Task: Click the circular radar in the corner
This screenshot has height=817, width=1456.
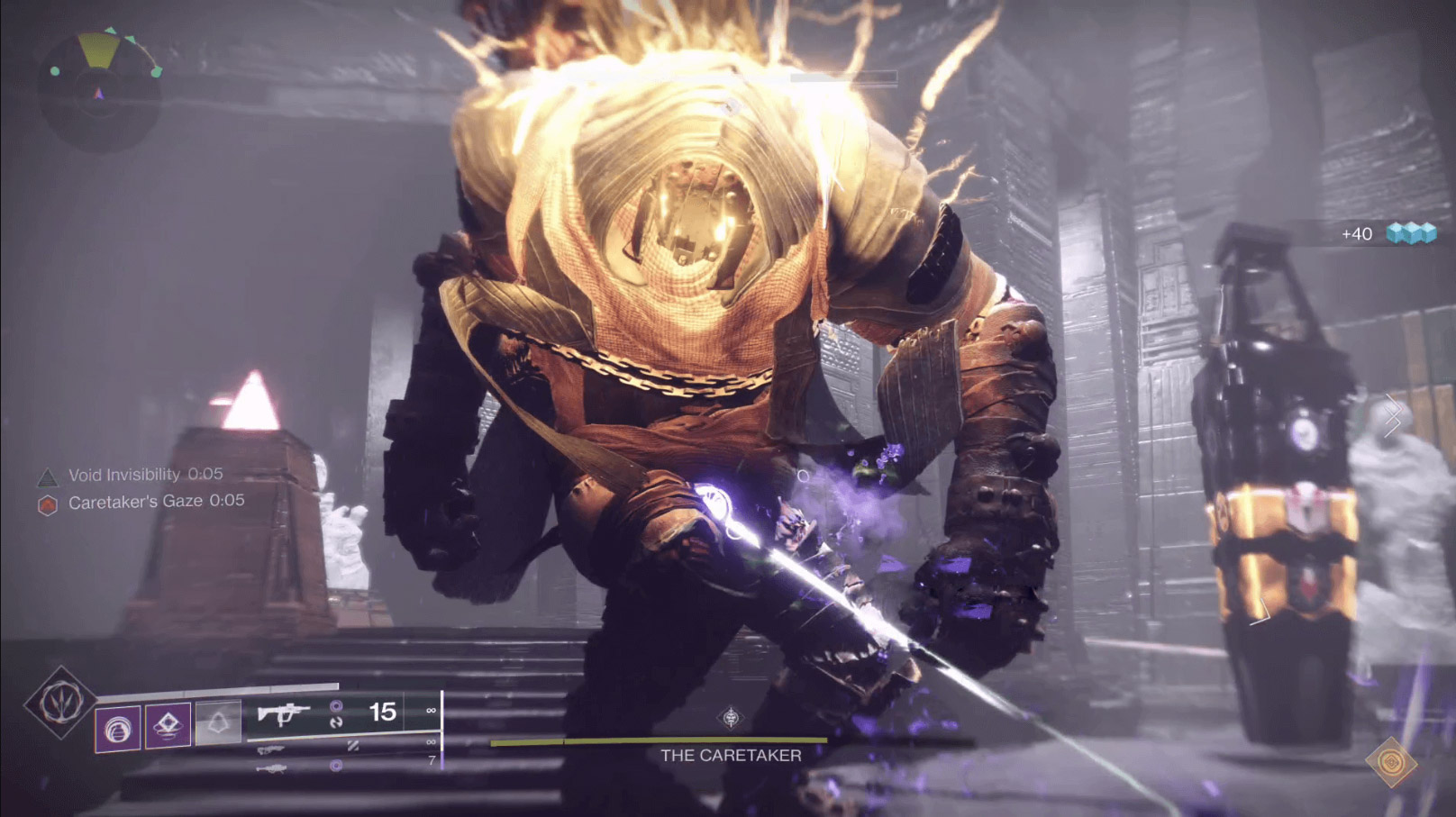Action: pos(99,92)
